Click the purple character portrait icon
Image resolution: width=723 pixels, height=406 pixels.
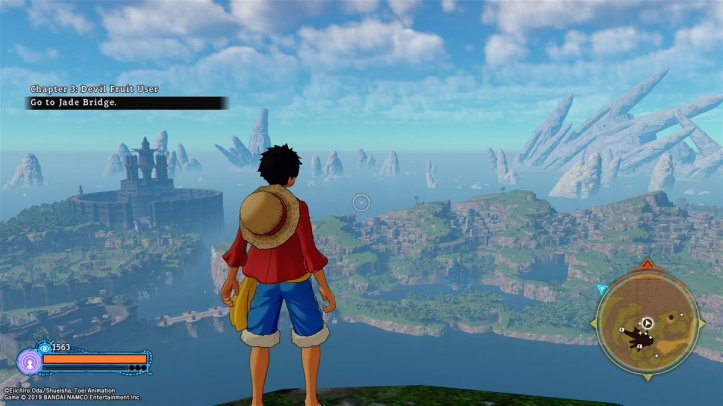29,361
